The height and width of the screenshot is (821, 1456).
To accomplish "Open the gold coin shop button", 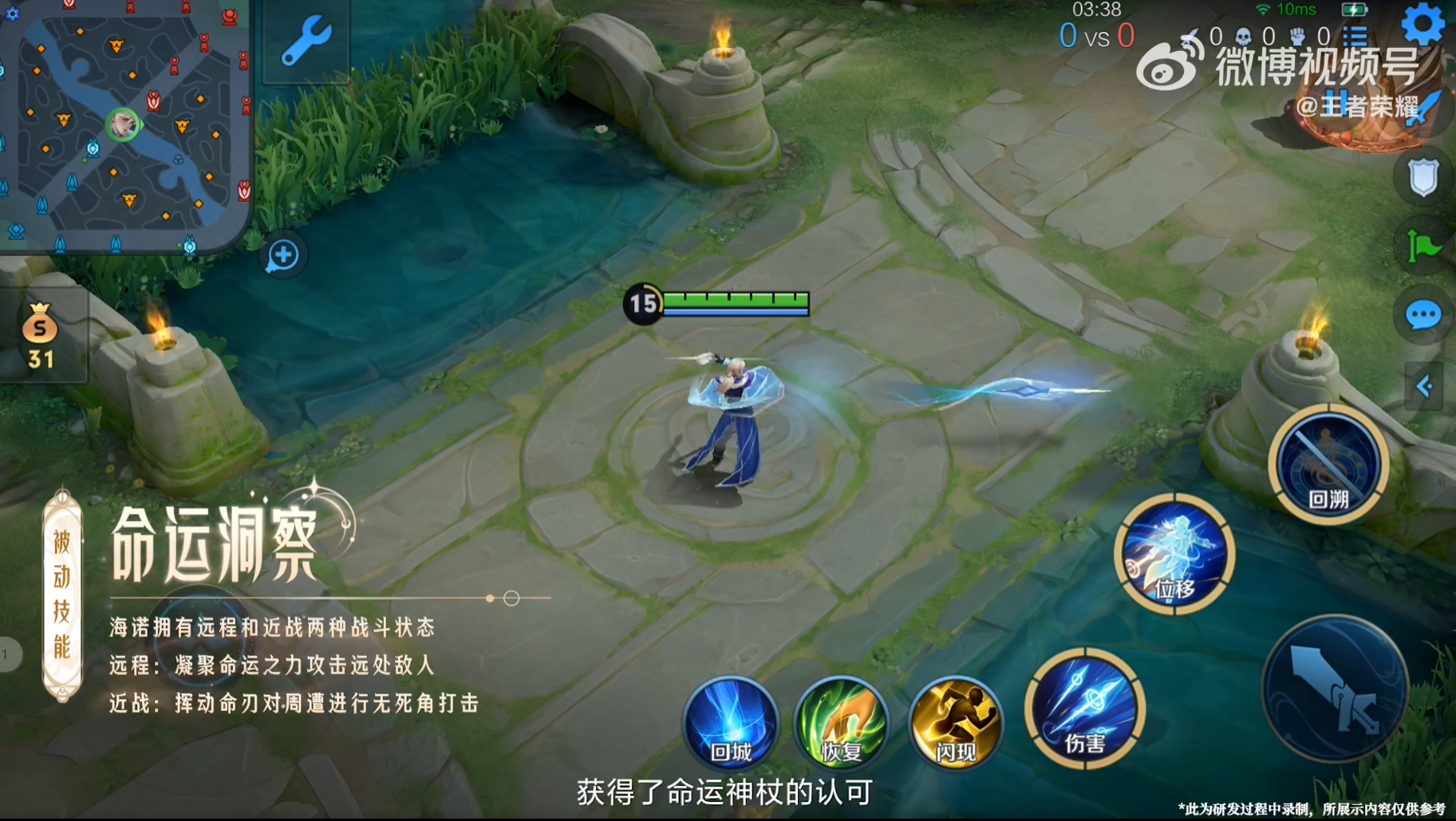I will click(40, 337).
